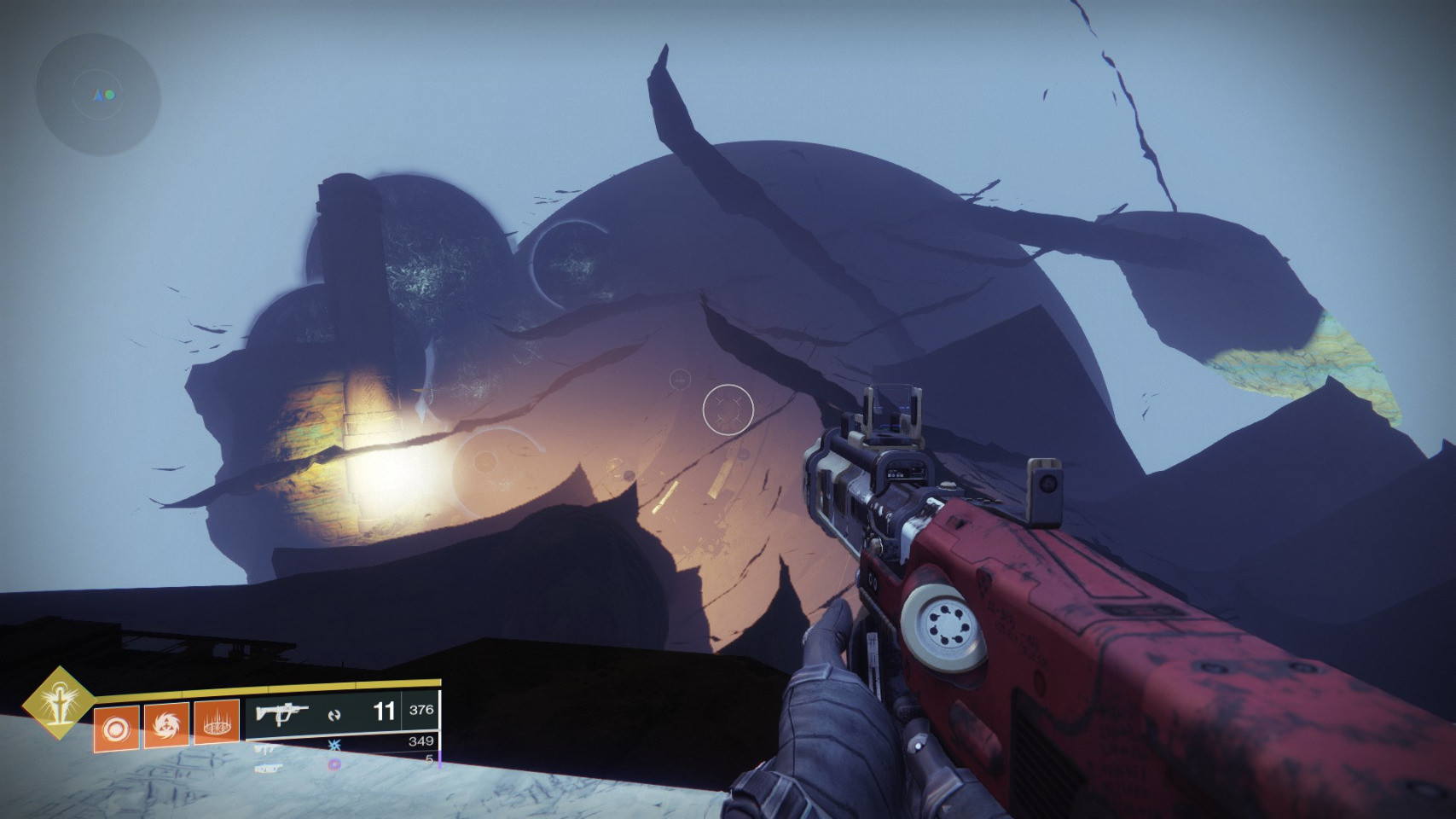
Task: Switch to the second stowed weapon
Action: (x=265, y=748)
